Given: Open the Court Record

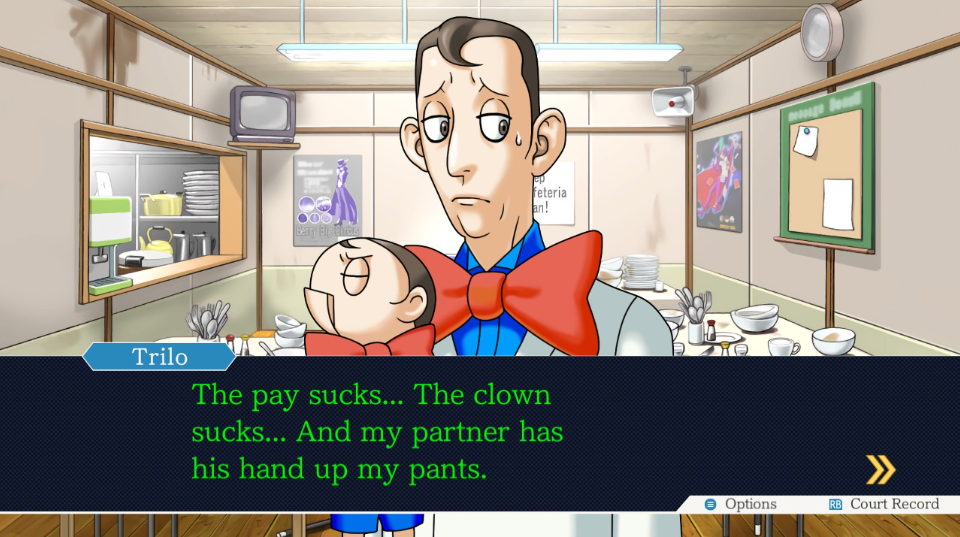Looking at the screenshot, I should (x=884, y=504).
